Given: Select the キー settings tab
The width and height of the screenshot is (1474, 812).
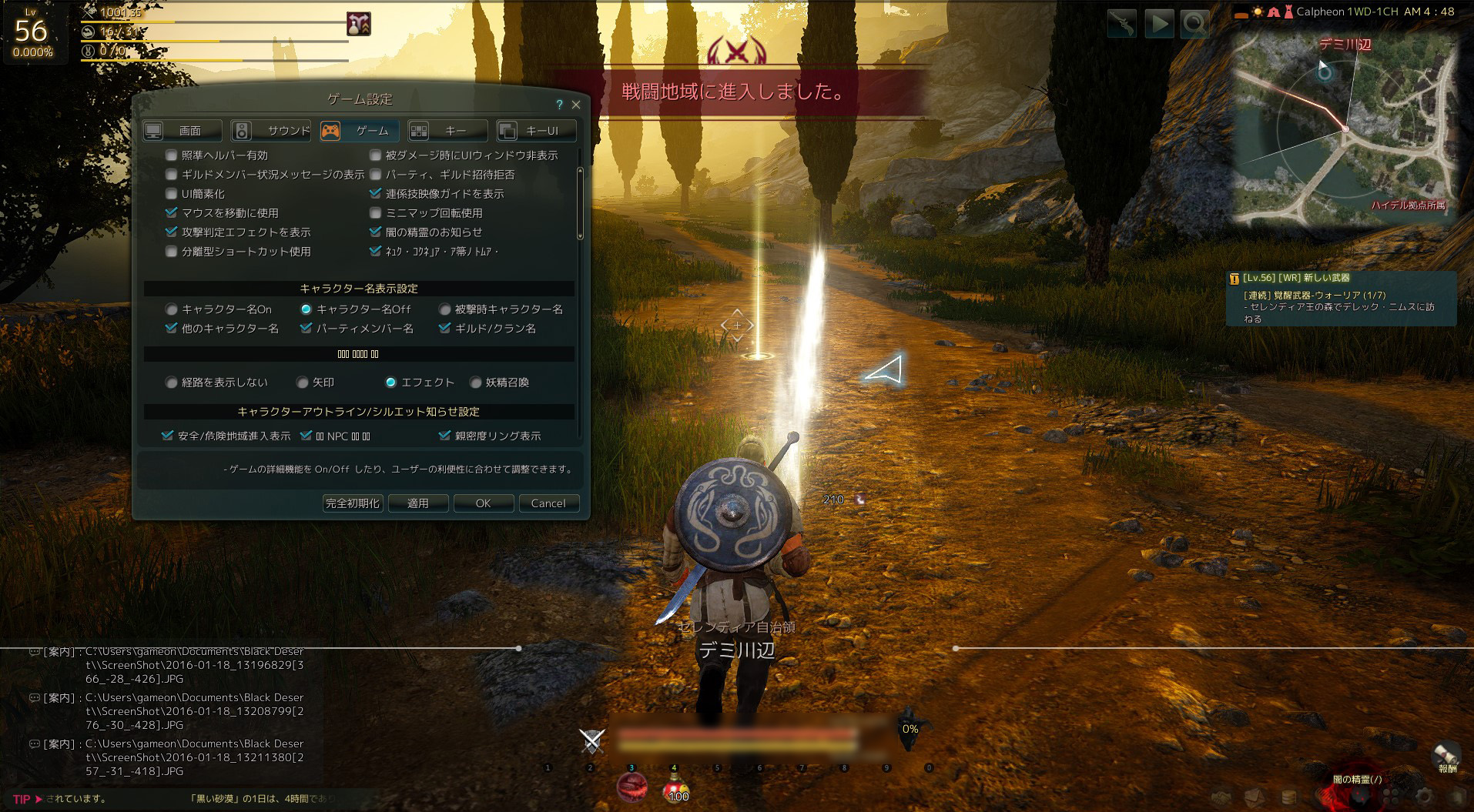Looking at the screenshot, I should [448, 131].
